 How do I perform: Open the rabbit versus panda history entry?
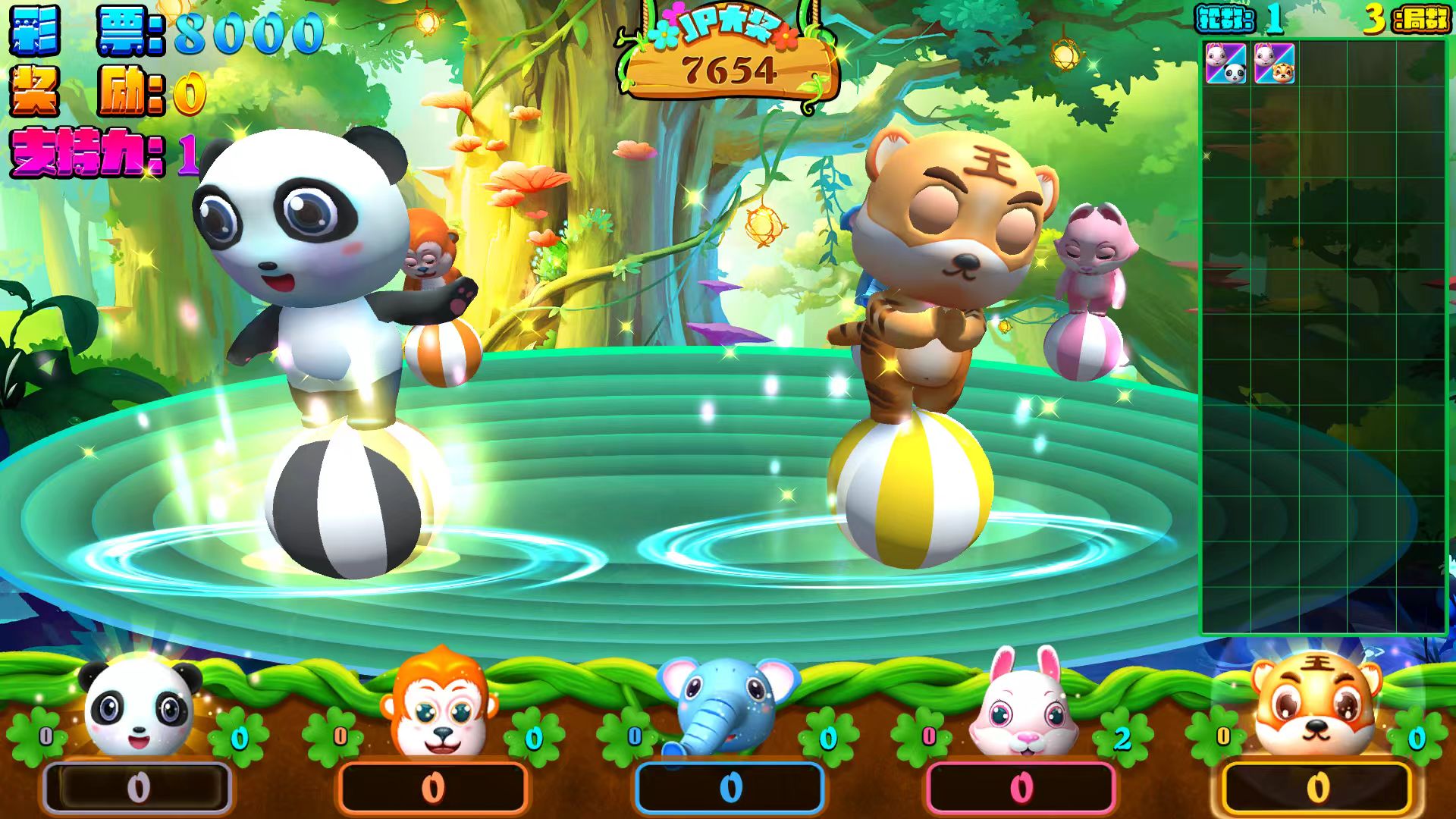click(x=1225, y=63)
